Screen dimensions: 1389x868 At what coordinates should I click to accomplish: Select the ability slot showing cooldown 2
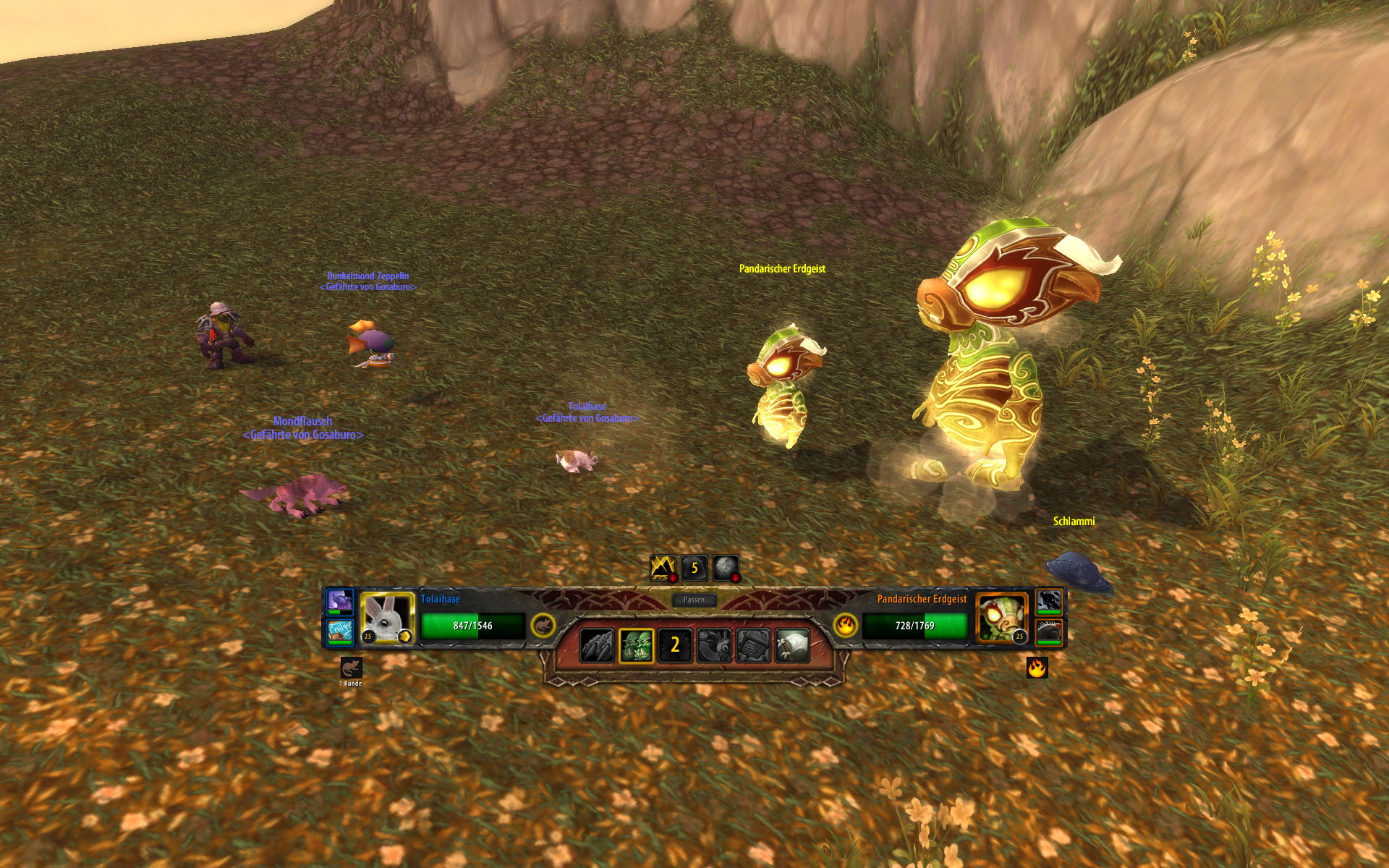(675, 645)
